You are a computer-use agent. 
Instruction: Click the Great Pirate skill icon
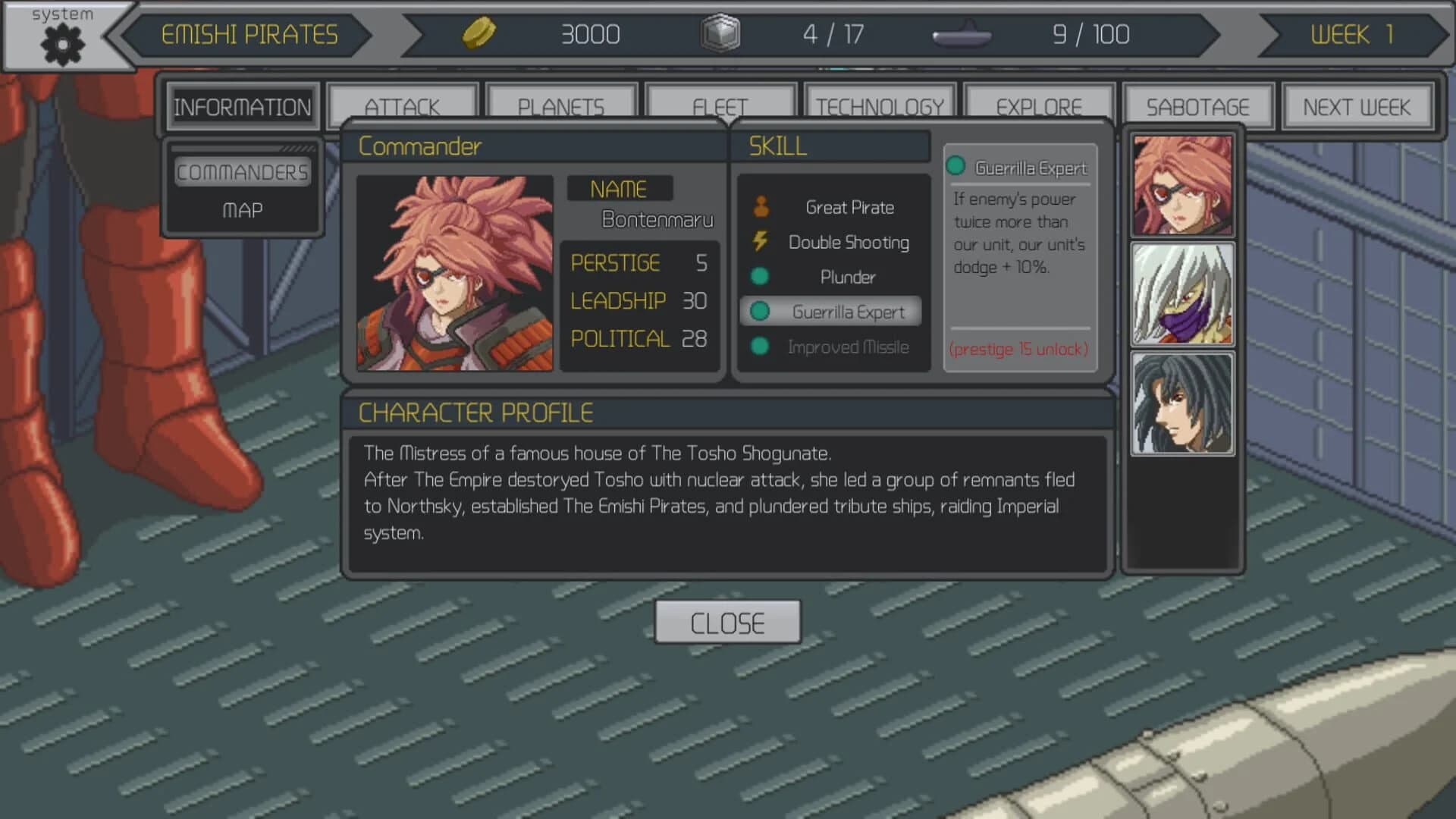coord(760,206)
